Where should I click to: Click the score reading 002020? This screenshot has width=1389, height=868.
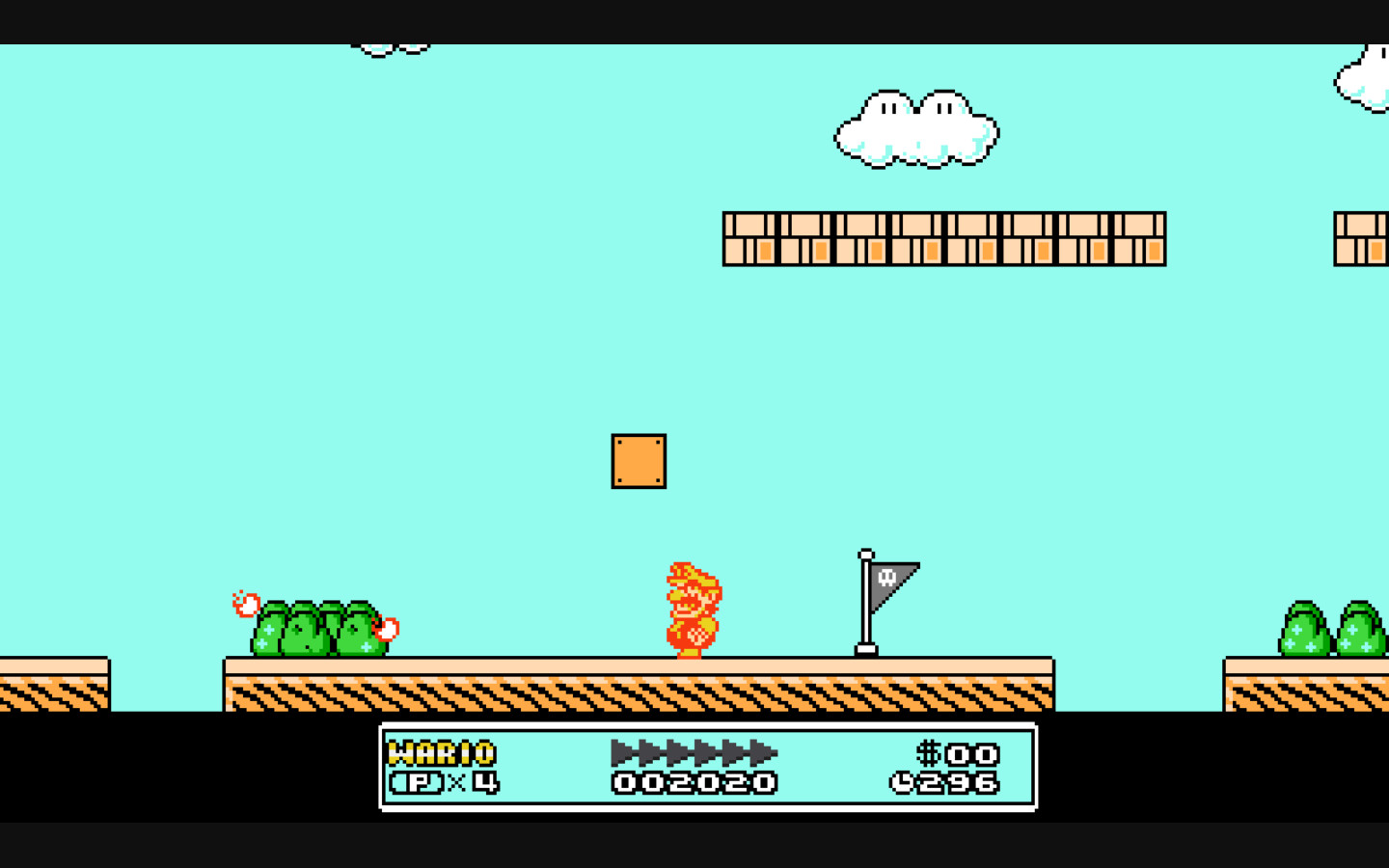coord(693,784)
